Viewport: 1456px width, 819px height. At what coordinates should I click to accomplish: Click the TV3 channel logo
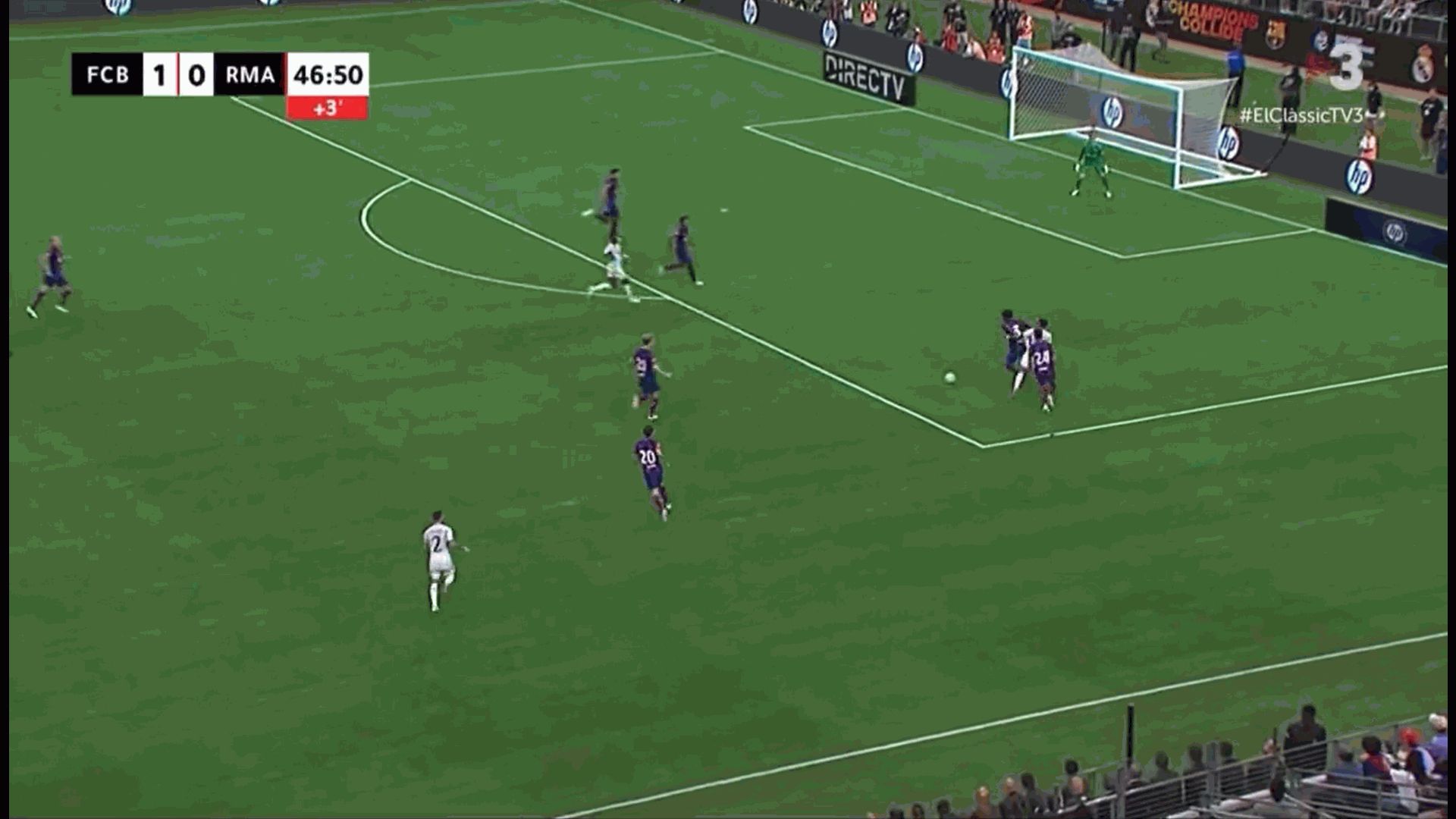coord(1348,67)
